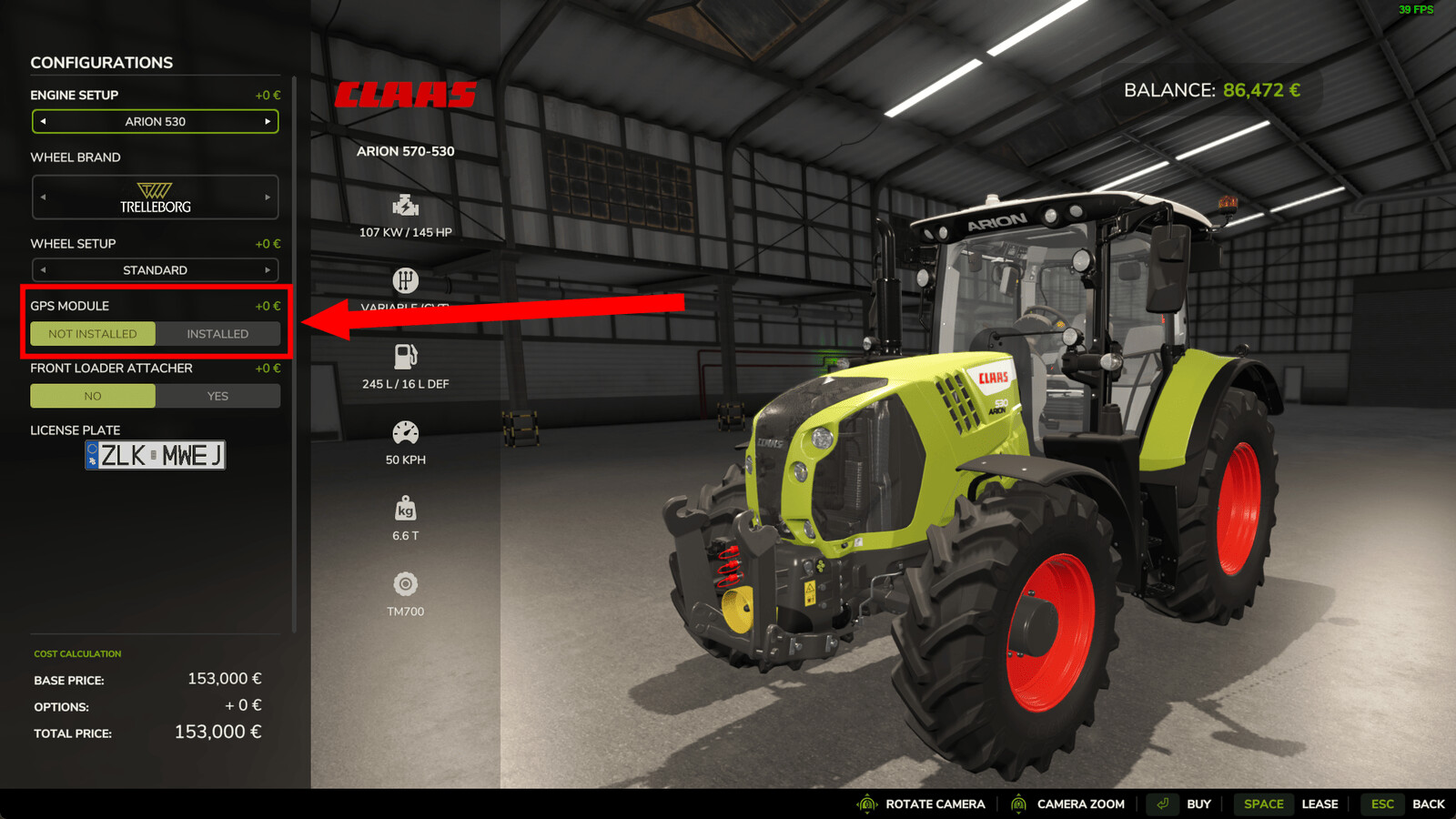Select the Variable/CVT transmission icon
Screen dimensions: 1456x819
point(406,278)
